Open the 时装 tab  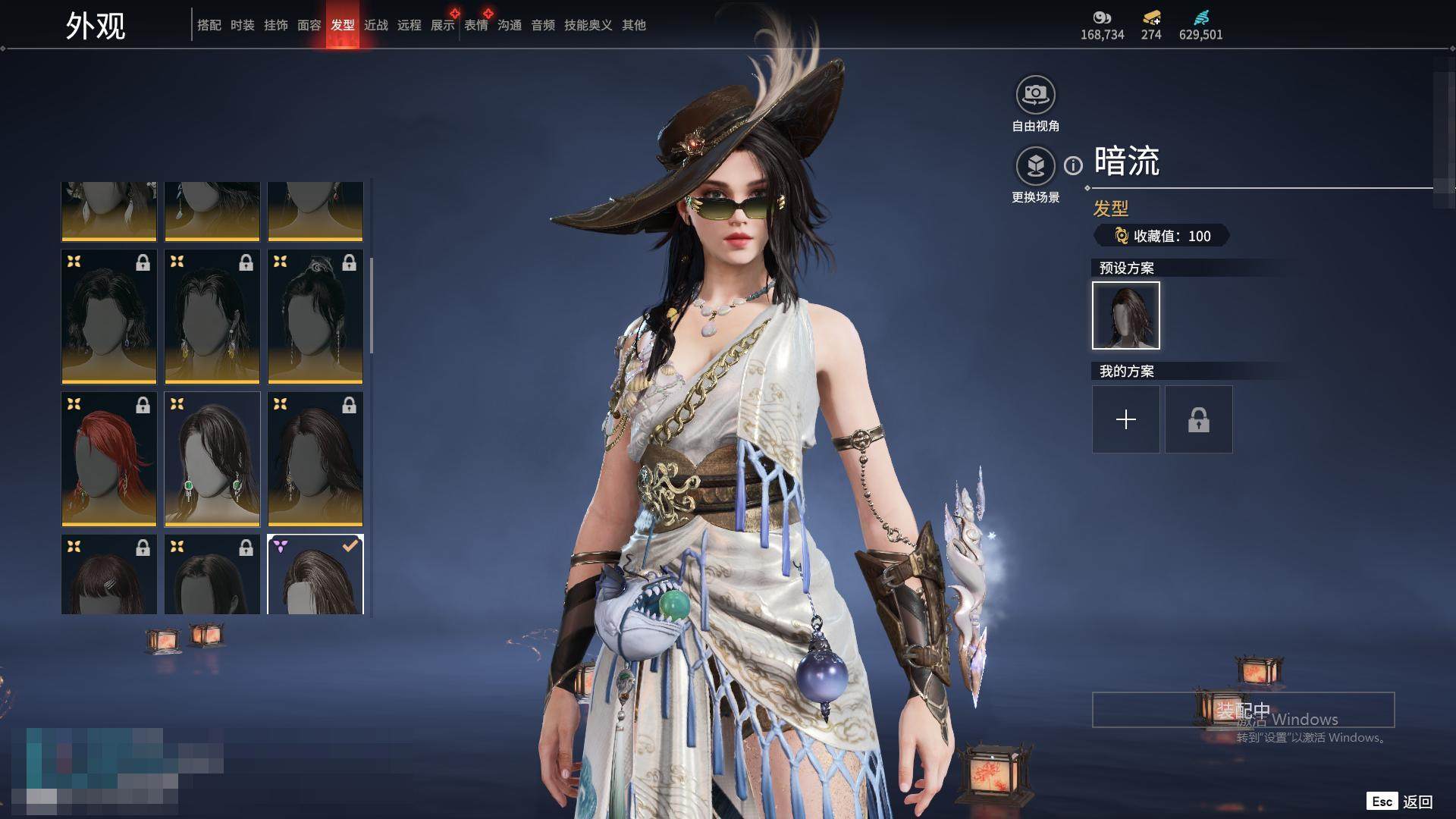coord(243,25)
